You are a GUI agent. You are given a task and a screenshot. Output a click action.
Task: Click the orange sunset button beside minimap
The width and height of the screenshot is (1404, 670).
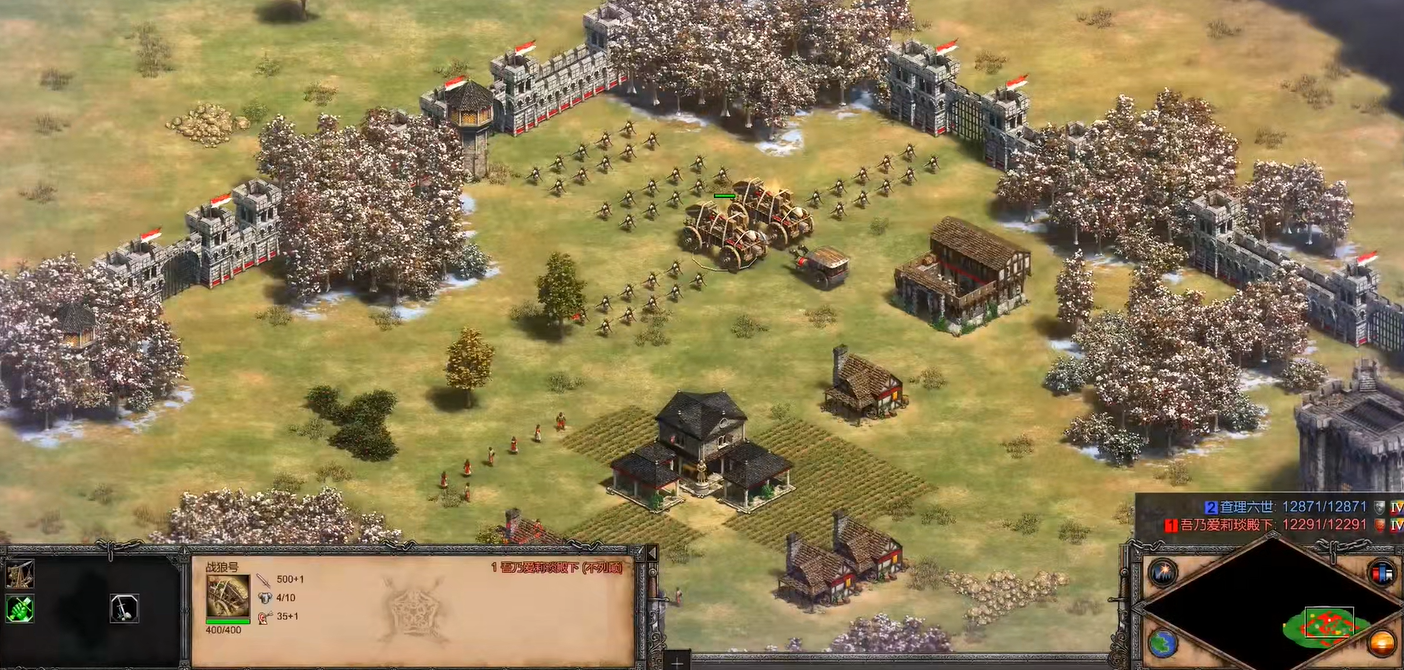(1382, 643)
